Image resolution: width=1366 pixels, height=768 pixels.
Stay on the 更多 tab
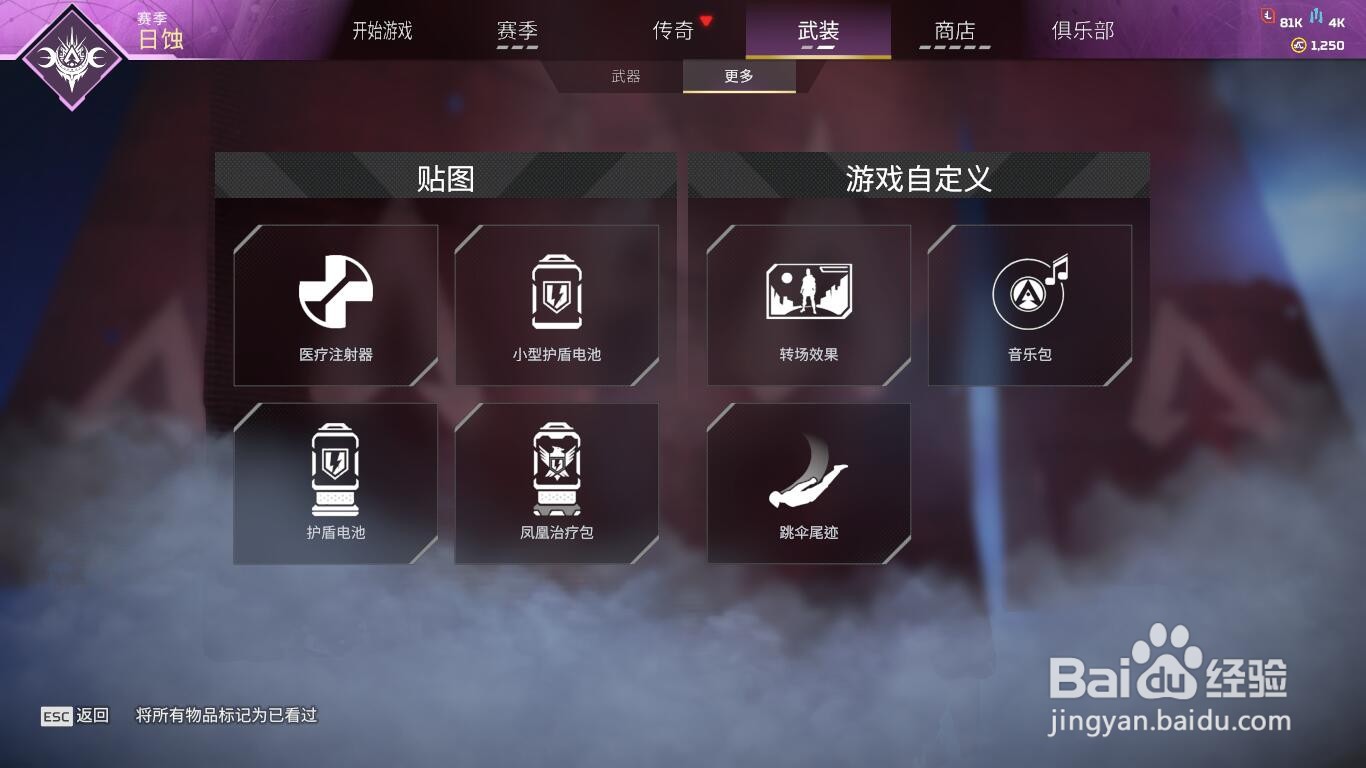click(x=739, y=75)
